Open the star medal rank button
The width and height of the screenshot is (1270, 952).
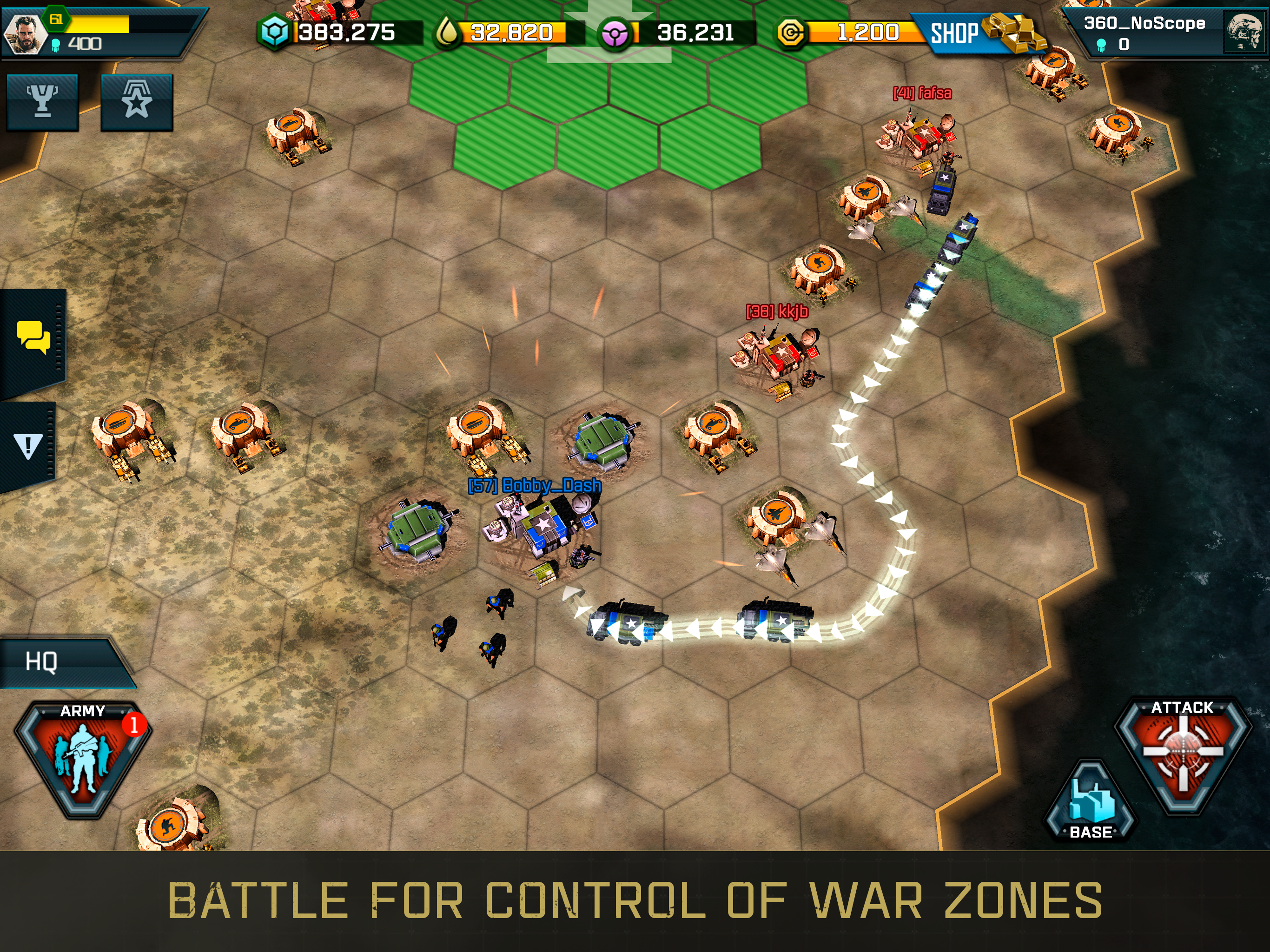coord(137,102)
